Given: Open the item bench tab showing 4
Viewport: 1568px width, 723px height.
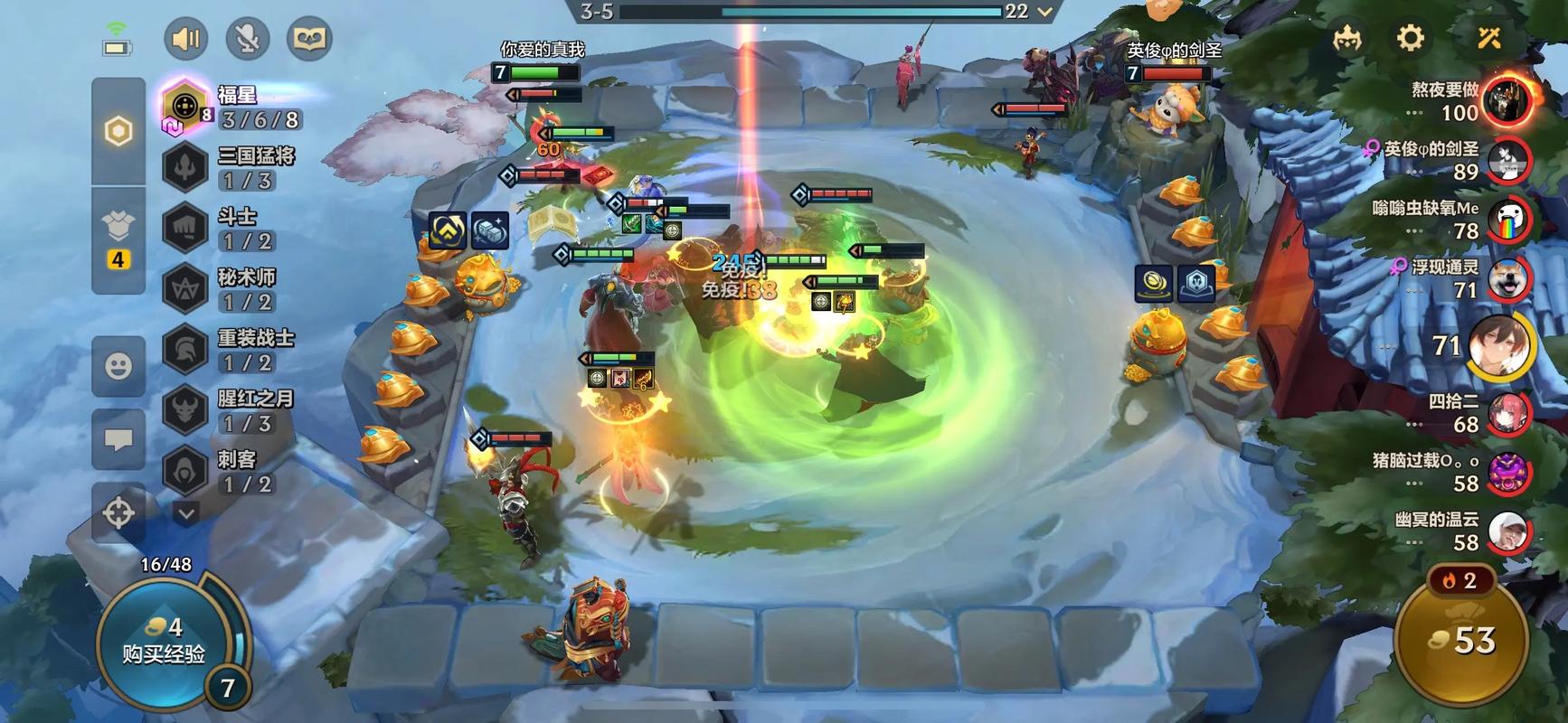Looking at the screenshot, I should click(x=118, y=239).
